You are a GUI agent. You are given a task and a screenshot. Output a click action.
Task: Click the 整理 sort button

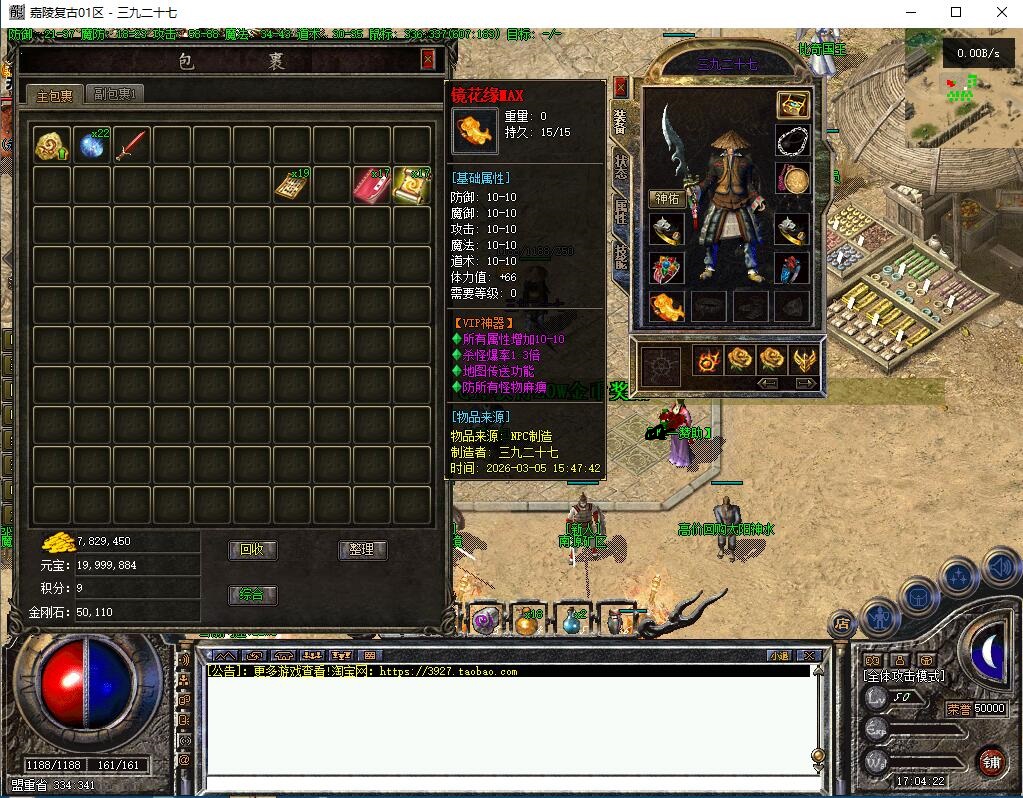point(361,550)
